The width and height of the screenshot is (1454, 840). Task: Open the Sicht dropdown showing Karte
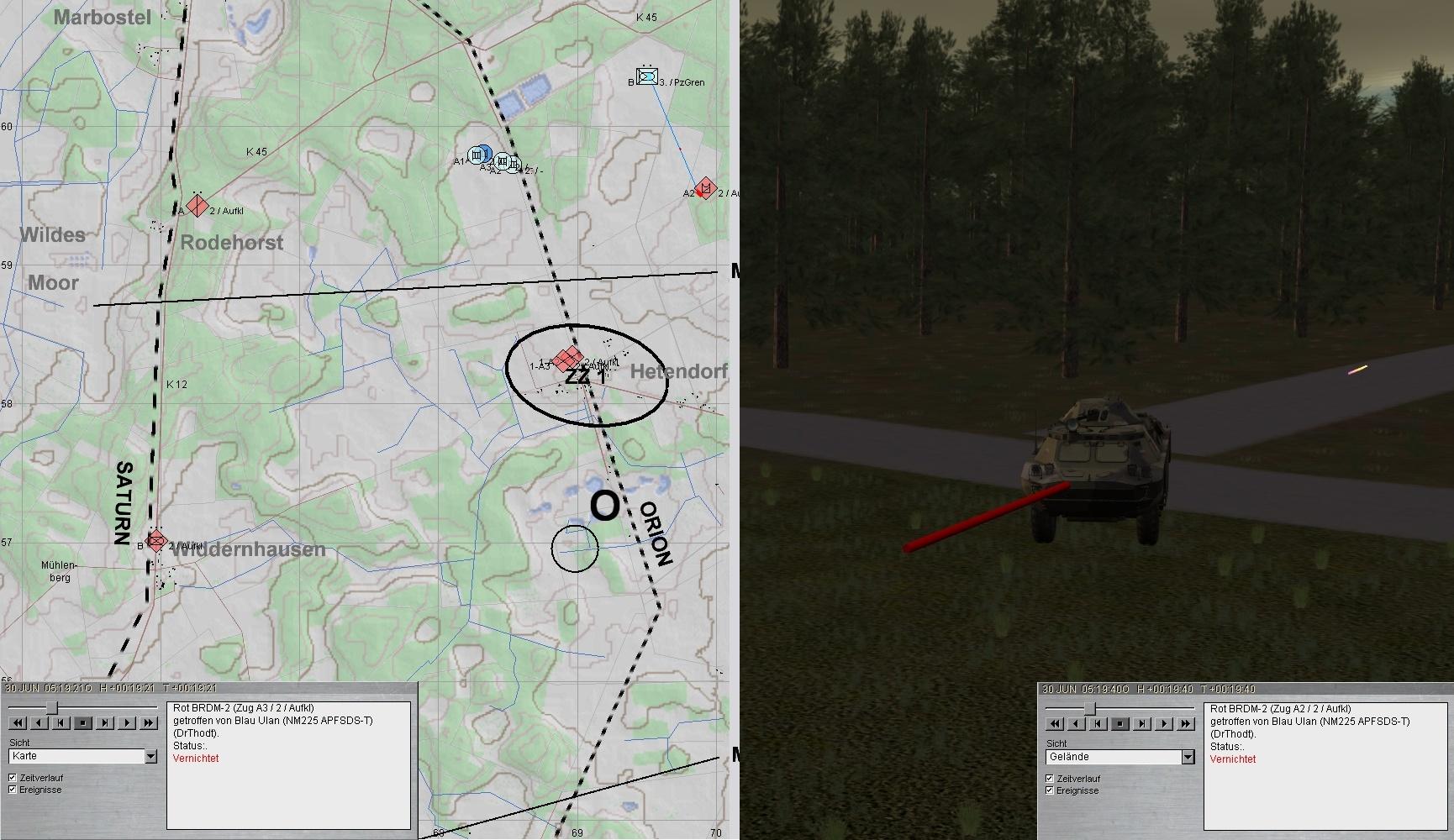pyautogui.click(x=150, y=757)
